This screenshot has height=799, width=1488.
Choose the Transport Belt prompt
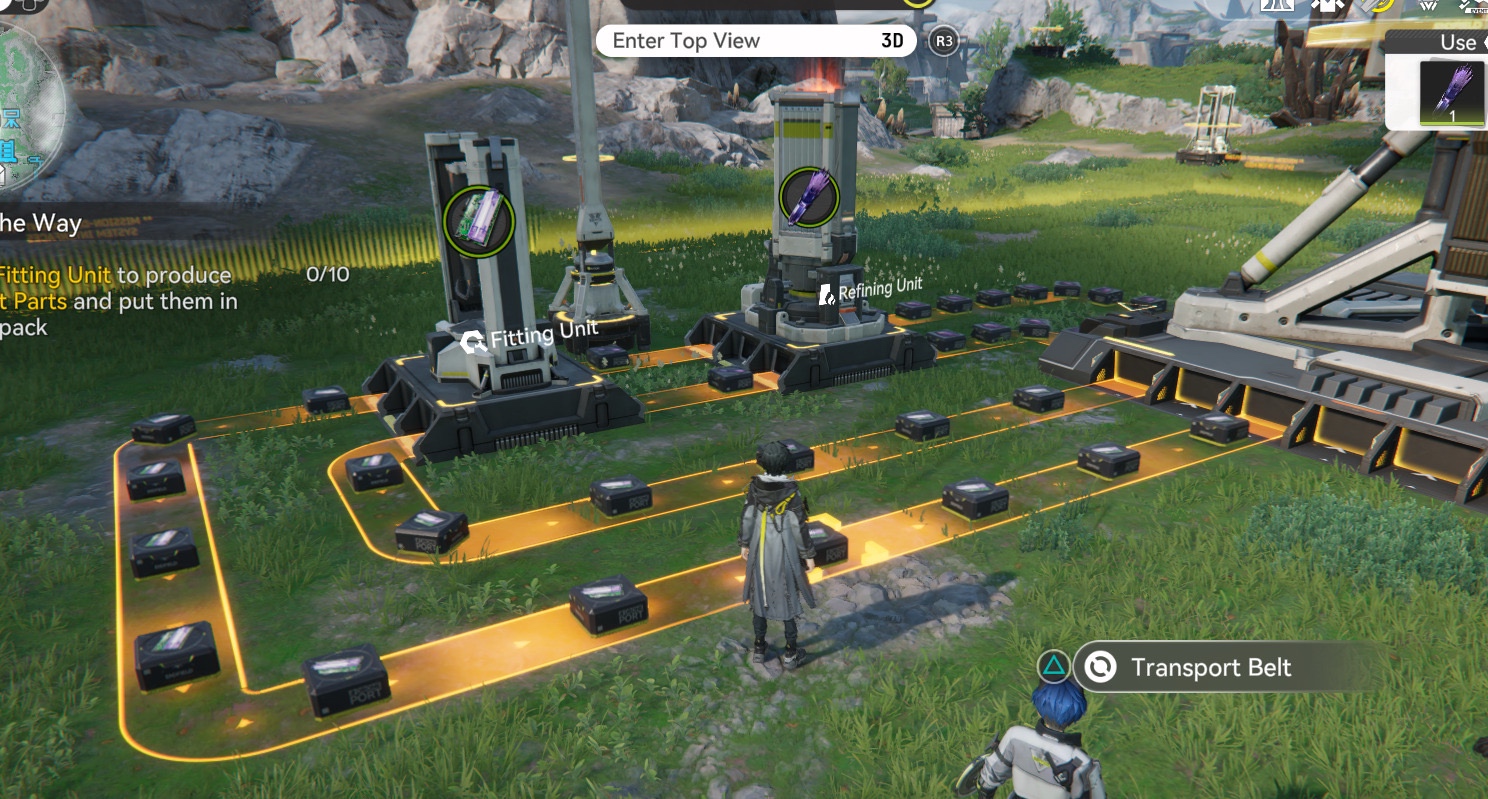(x=1210, y=668)
